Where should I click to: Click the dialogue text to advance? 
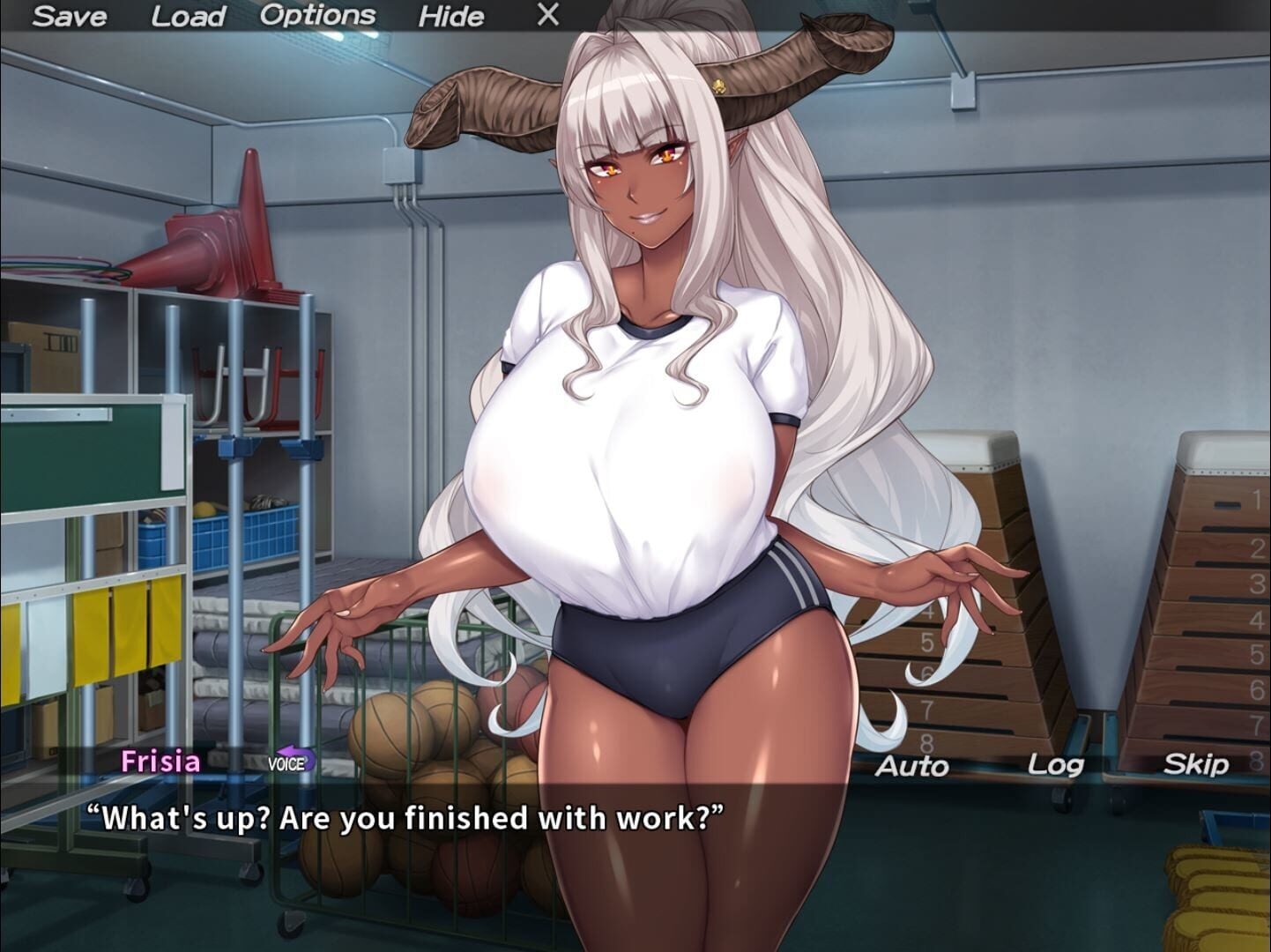coord(405,819)
